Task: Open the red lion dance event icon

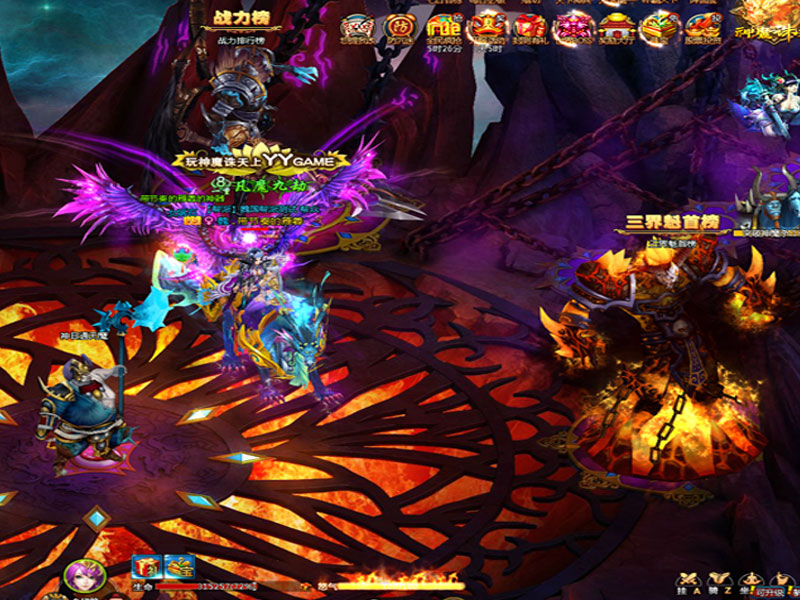Action: point(487,27)
